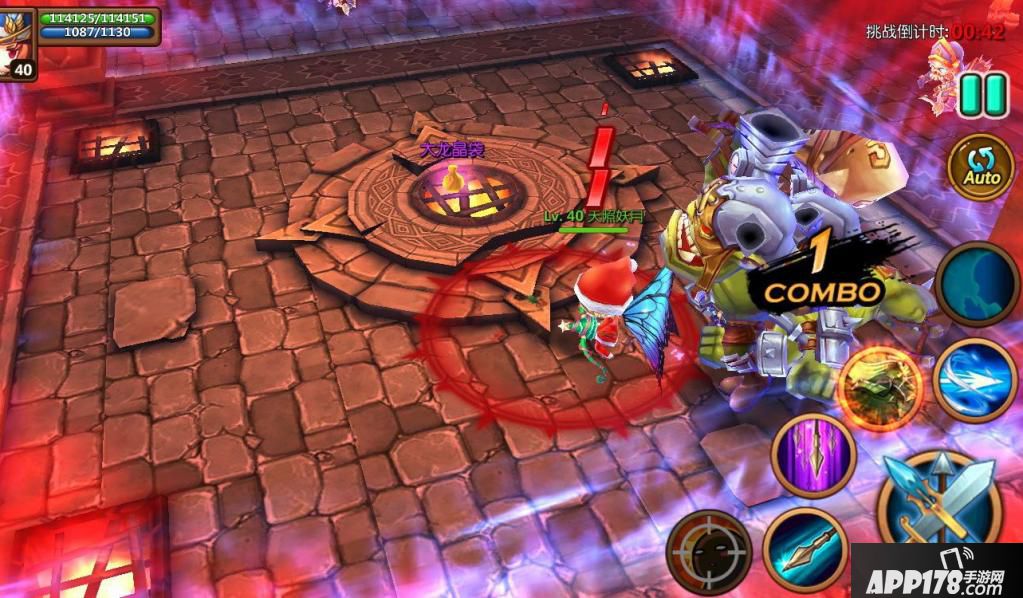This screenshot has height=598, width=1023.
Task: Open the level 40 player portrait
Action: tap(17, 43)
